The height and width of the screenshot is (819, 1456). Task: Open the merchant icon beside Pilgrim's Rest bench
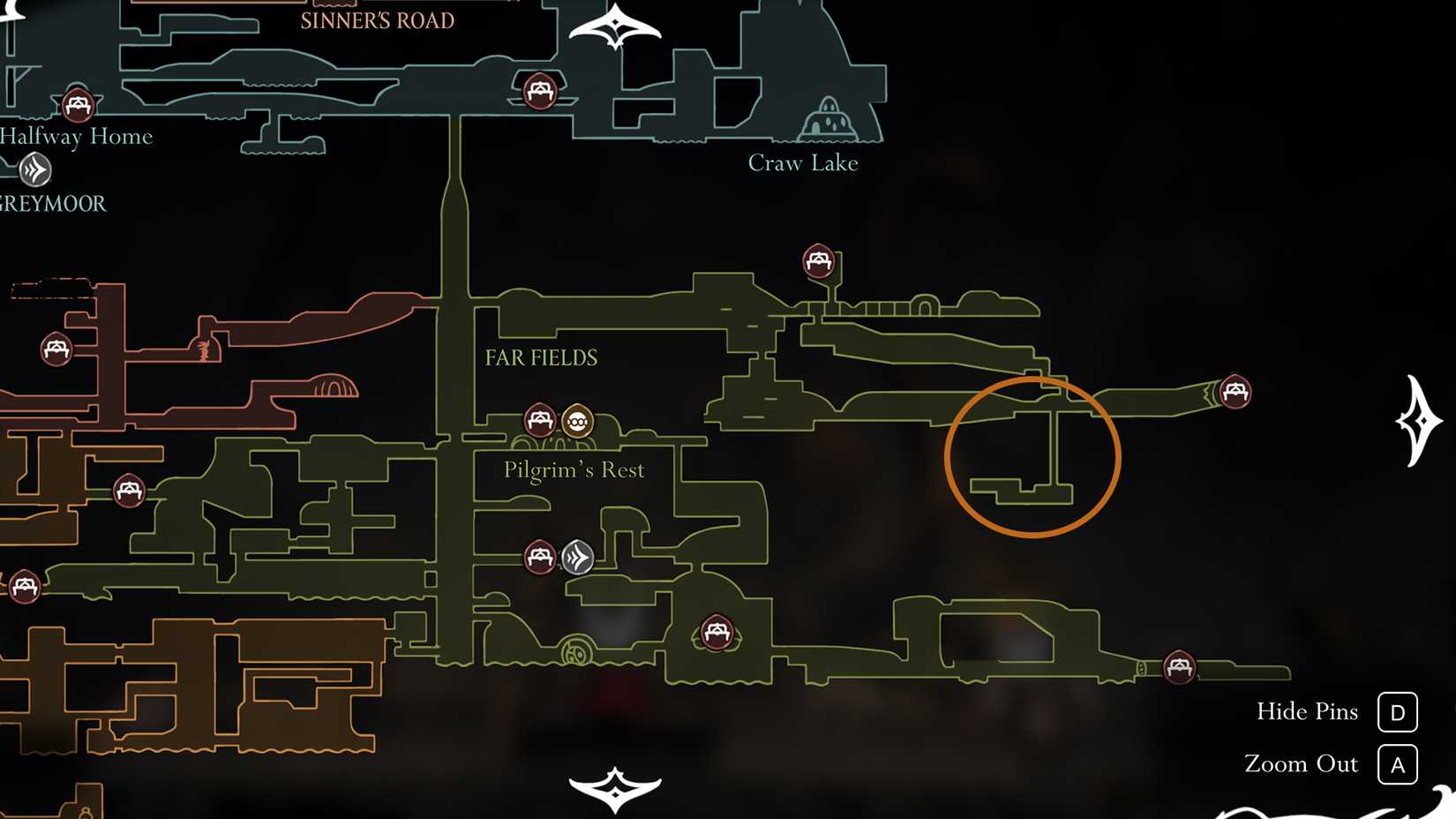tap(577, 422)
